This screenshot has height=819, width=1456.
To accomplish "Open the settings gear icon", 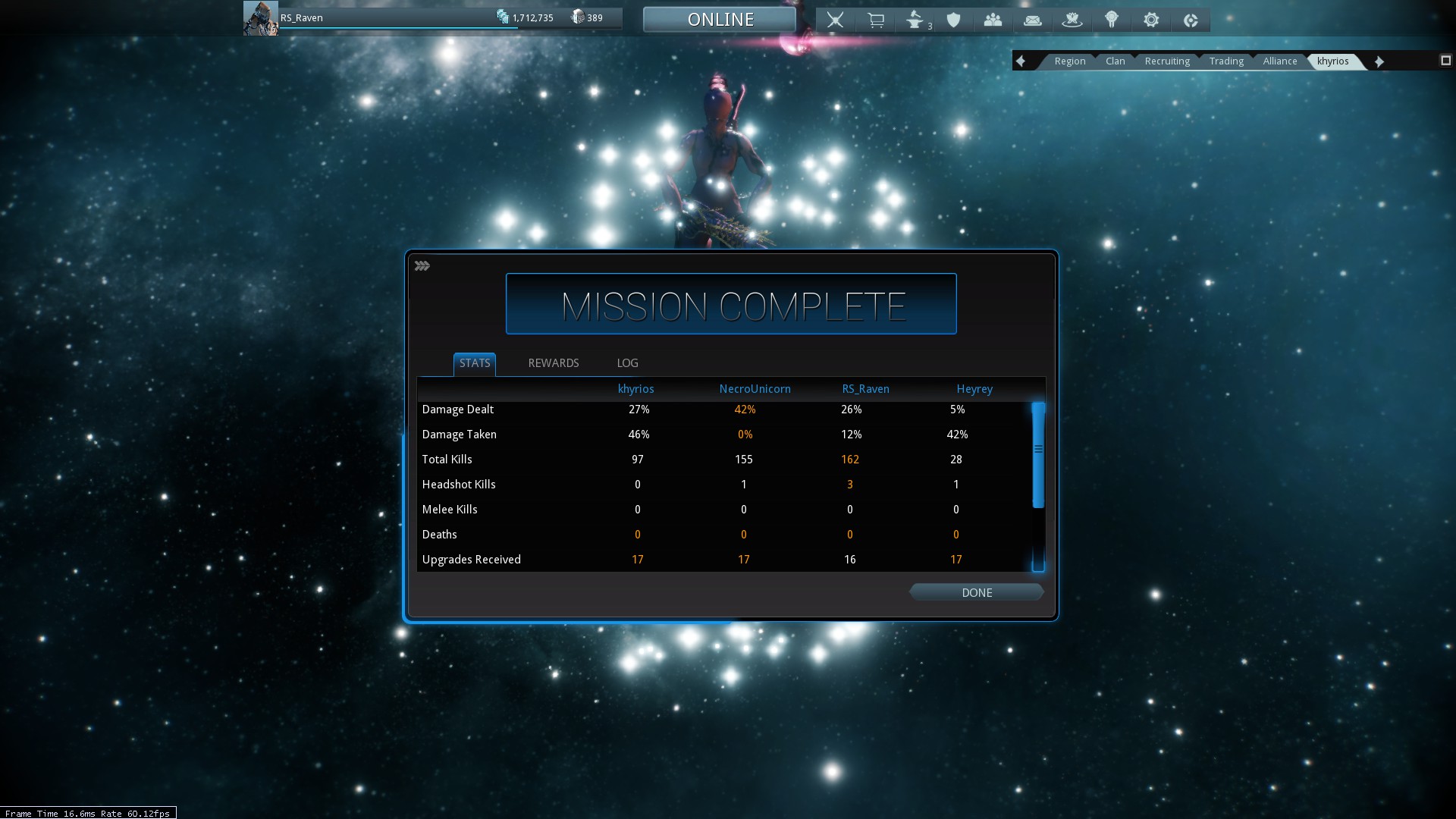I will point(1151,20).
